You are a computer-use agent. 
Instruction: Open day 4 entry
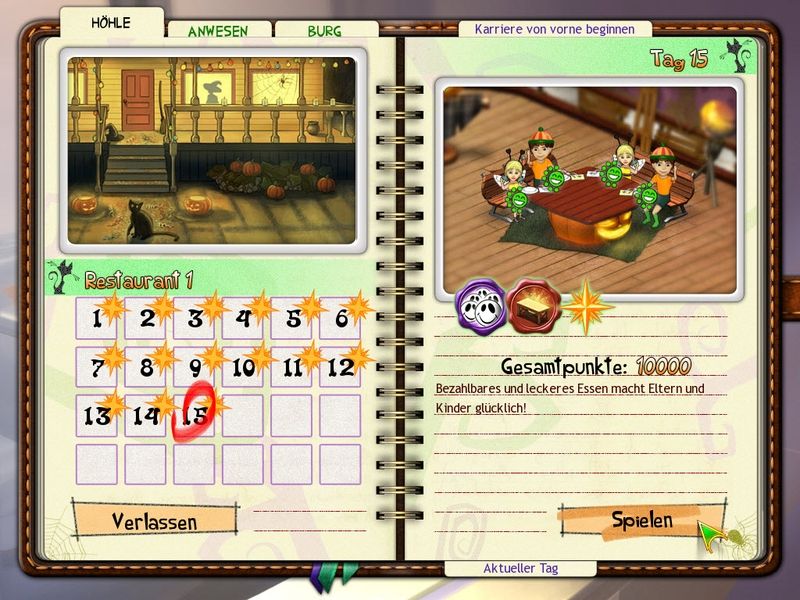click(242, 319)
